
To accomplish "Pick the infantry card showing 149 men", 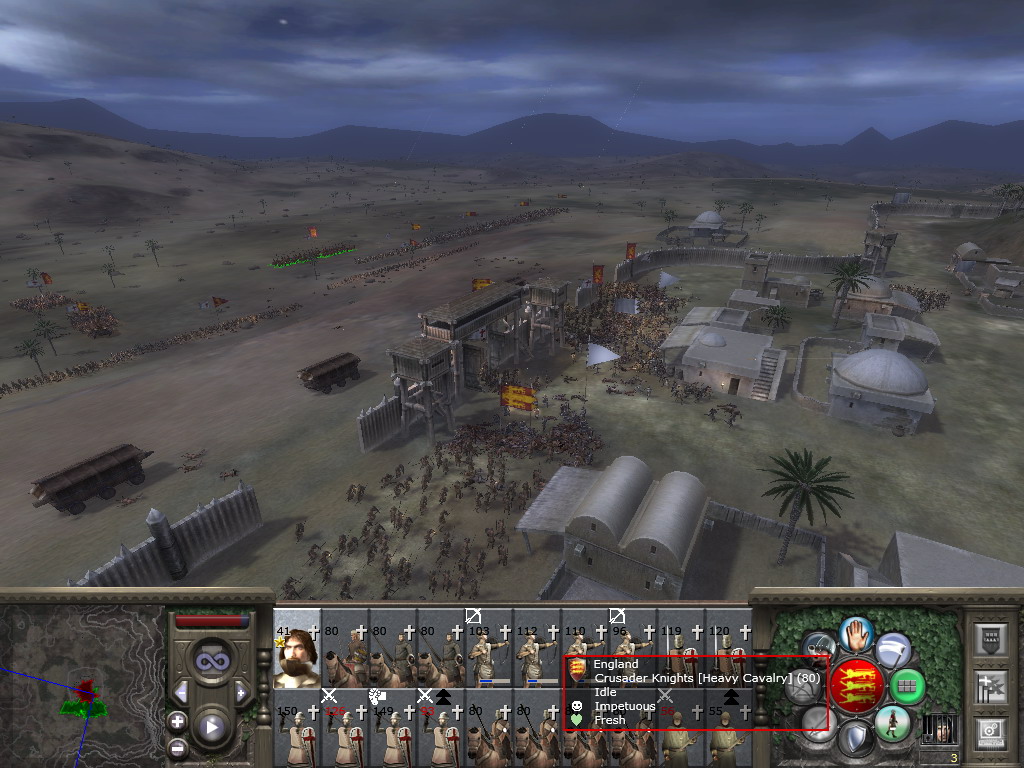I will 393,730.
